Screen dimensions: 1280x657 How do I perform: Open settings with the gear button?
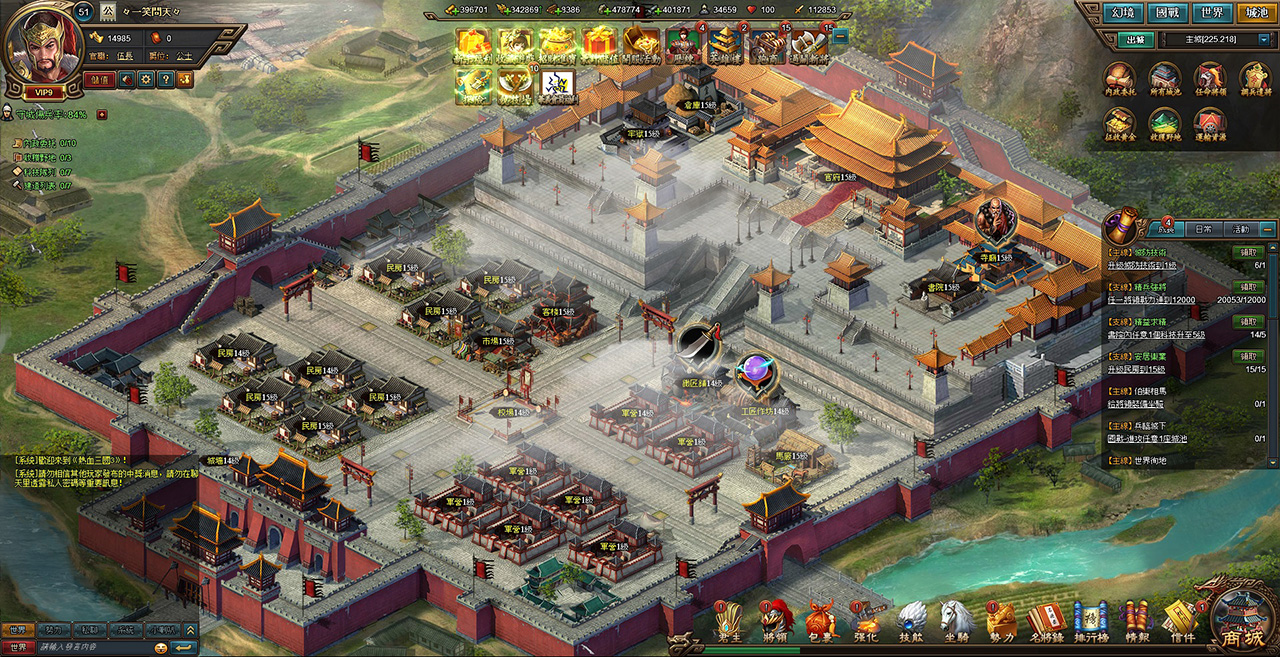(x=146, y=79)
